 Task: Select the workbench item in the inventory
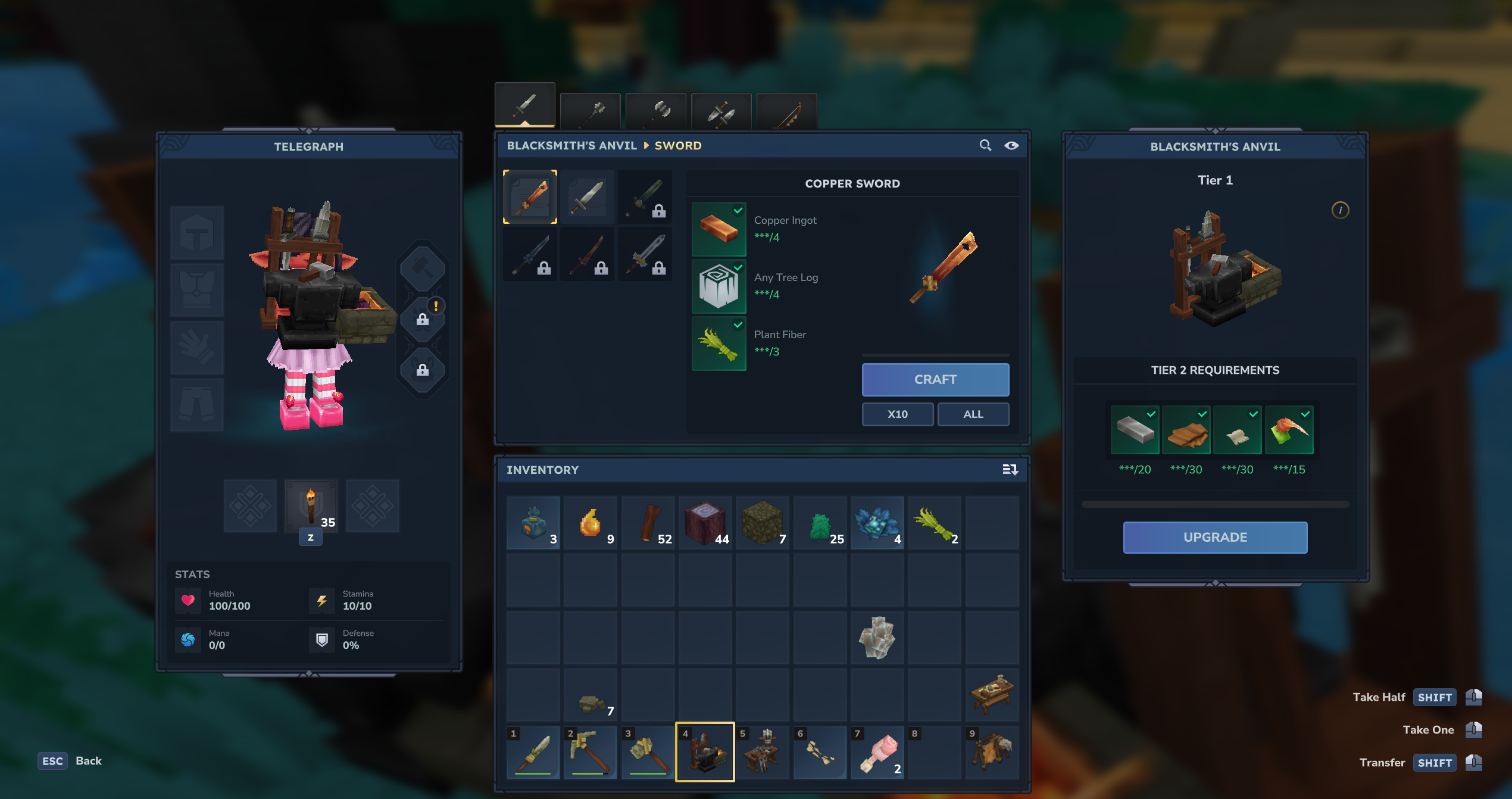[992, 694]
